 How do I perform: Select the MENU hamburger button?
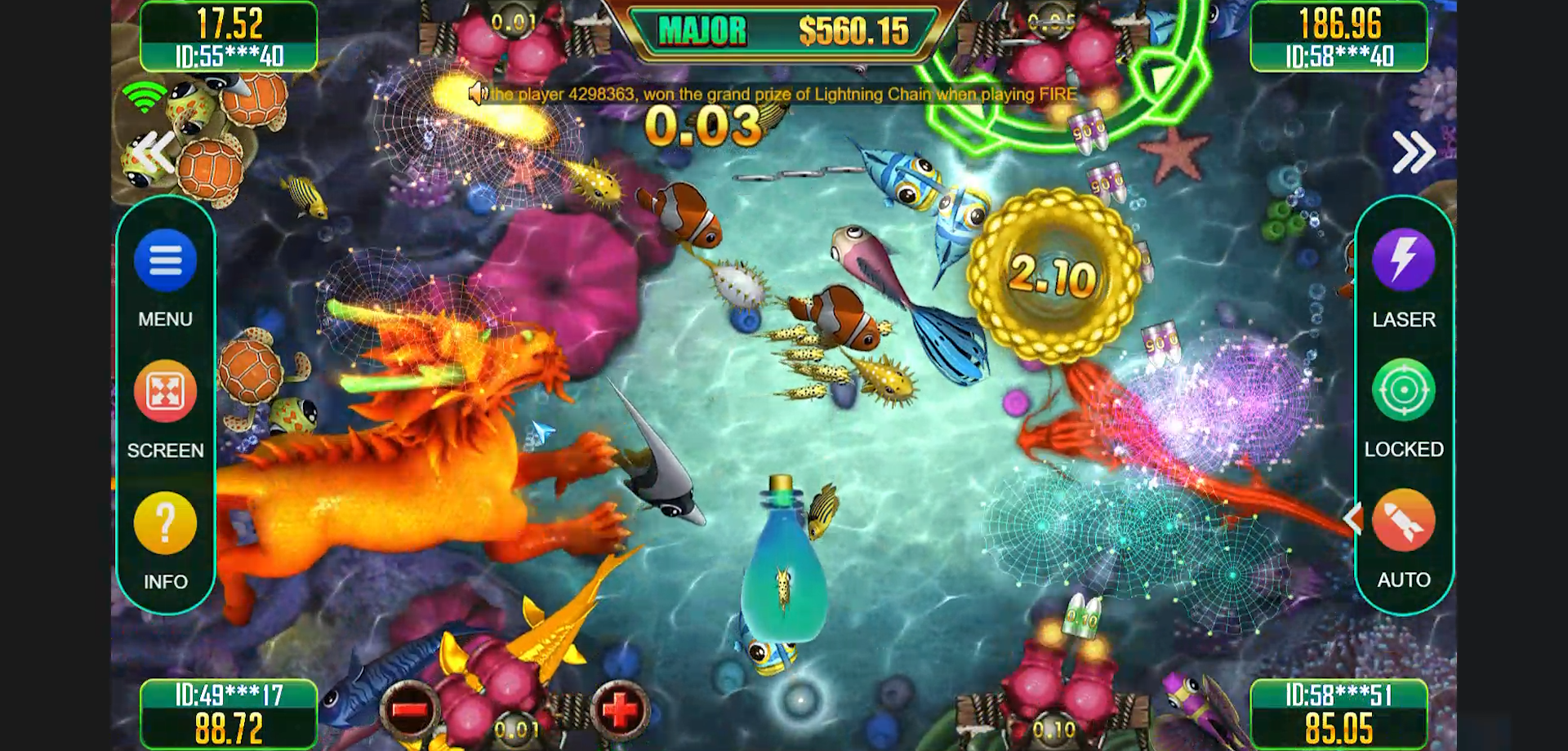(x=167, y=260)
